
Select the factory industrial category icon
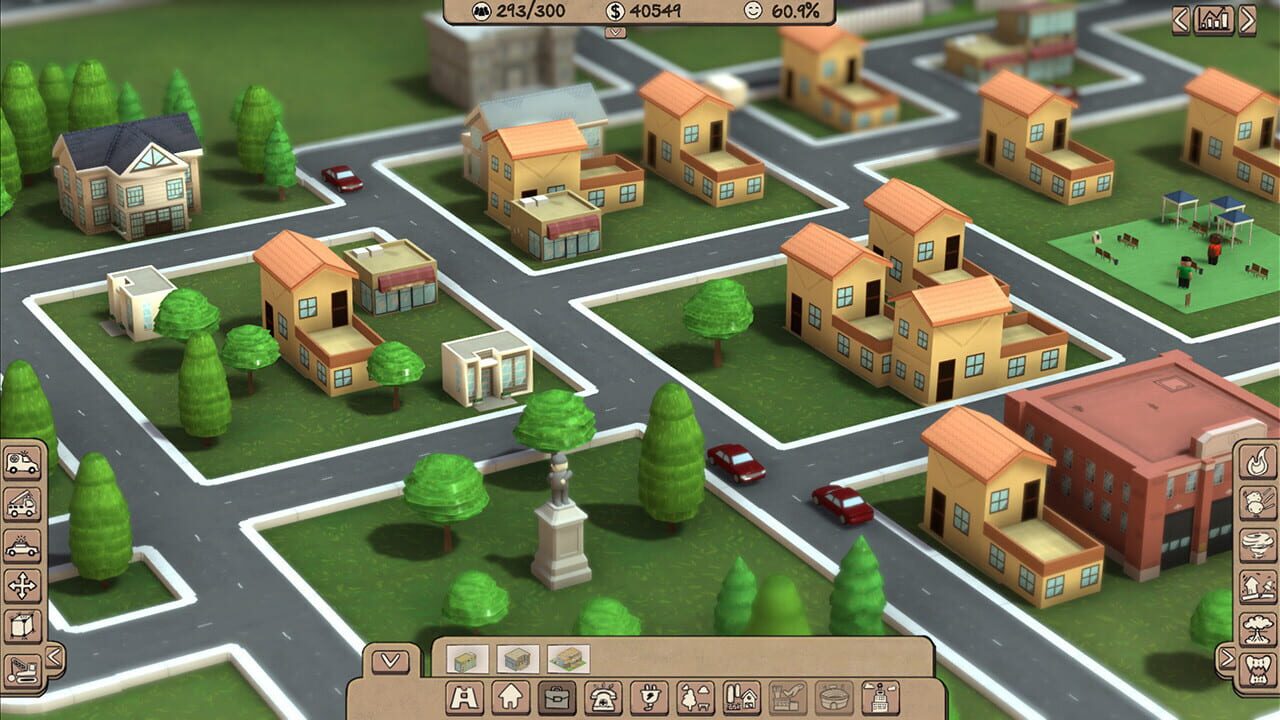[788, 695]
